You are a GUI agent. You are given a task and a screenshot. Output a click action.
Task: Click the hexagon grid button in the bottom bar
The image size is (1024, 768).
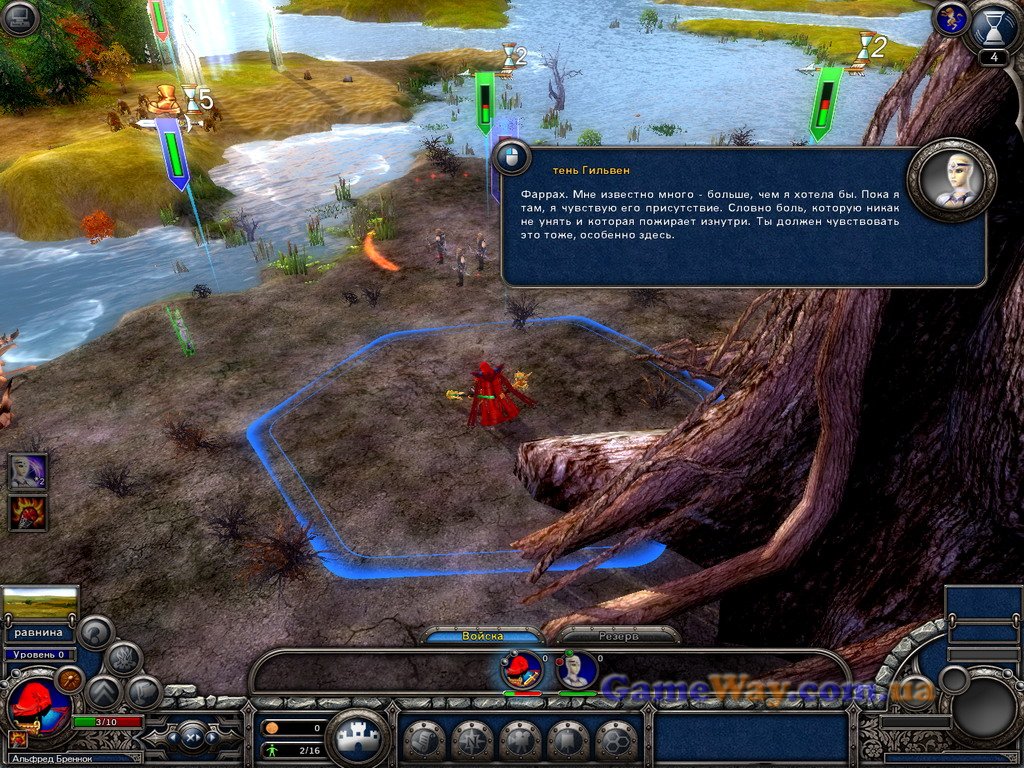click(x=616, y=741)
